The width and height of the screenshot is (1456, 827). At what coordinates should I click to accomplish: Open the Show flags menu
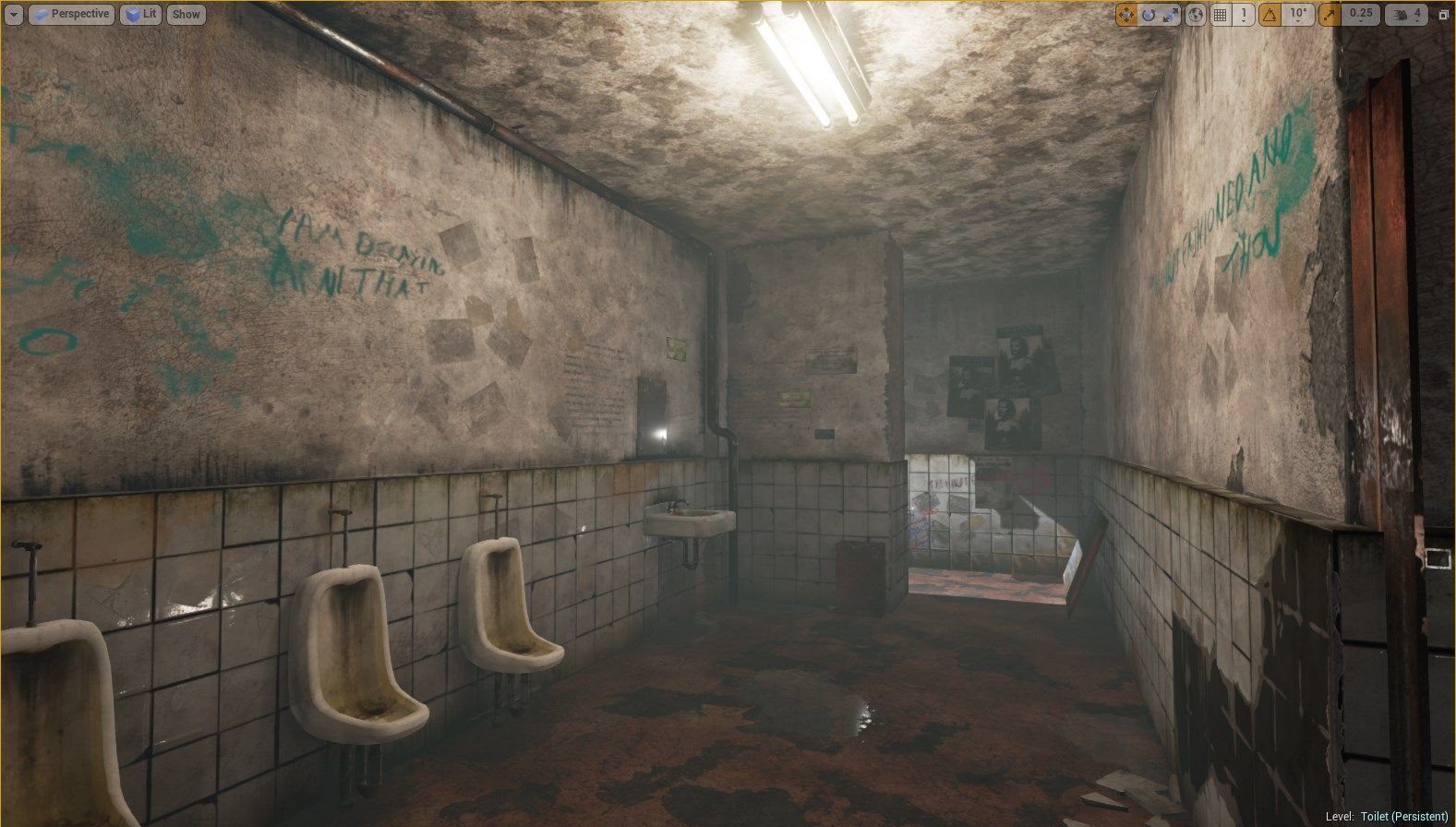point(186,15)
